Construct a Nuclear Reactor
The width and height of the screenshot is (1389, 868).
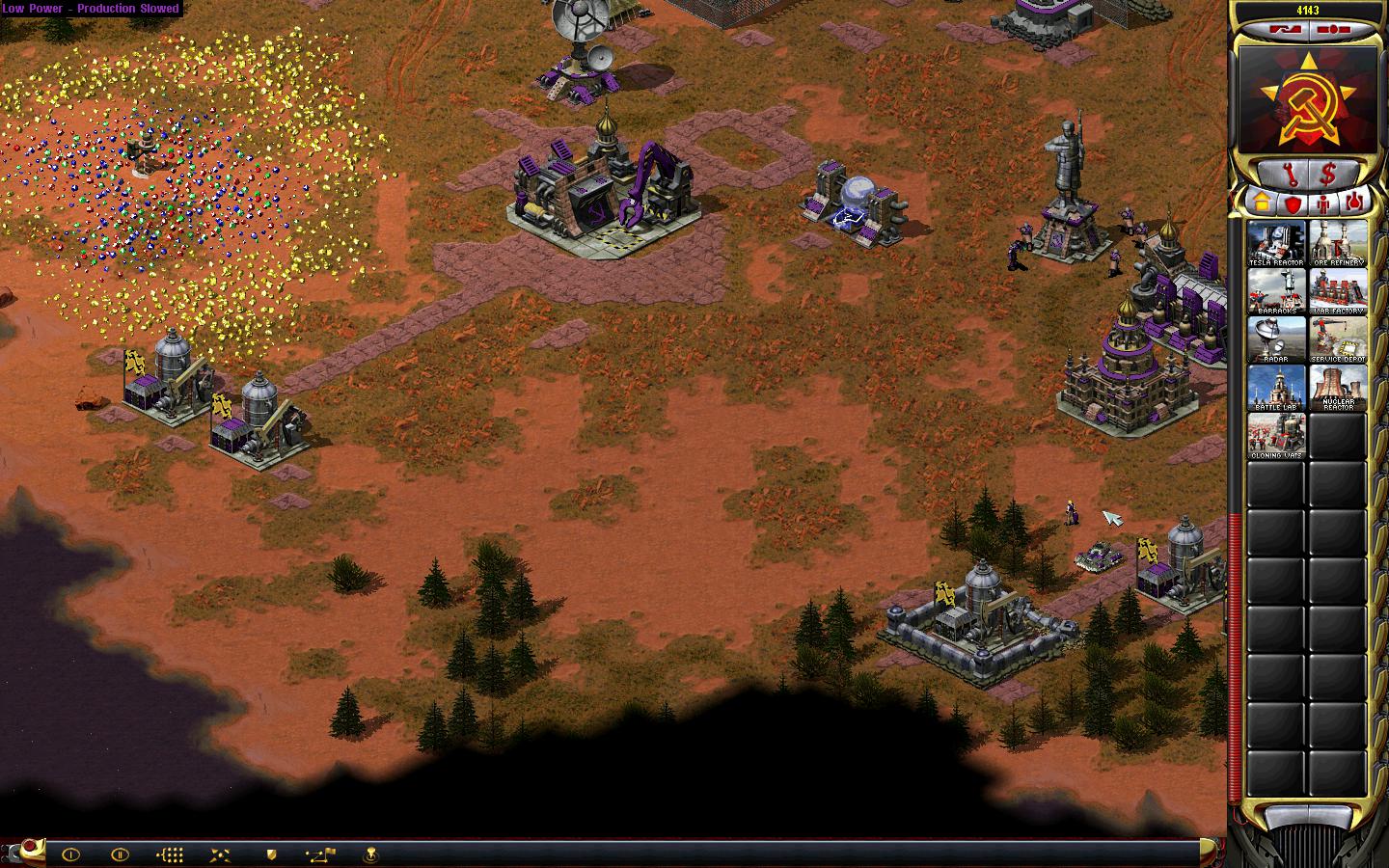[x=1338, y=387]
